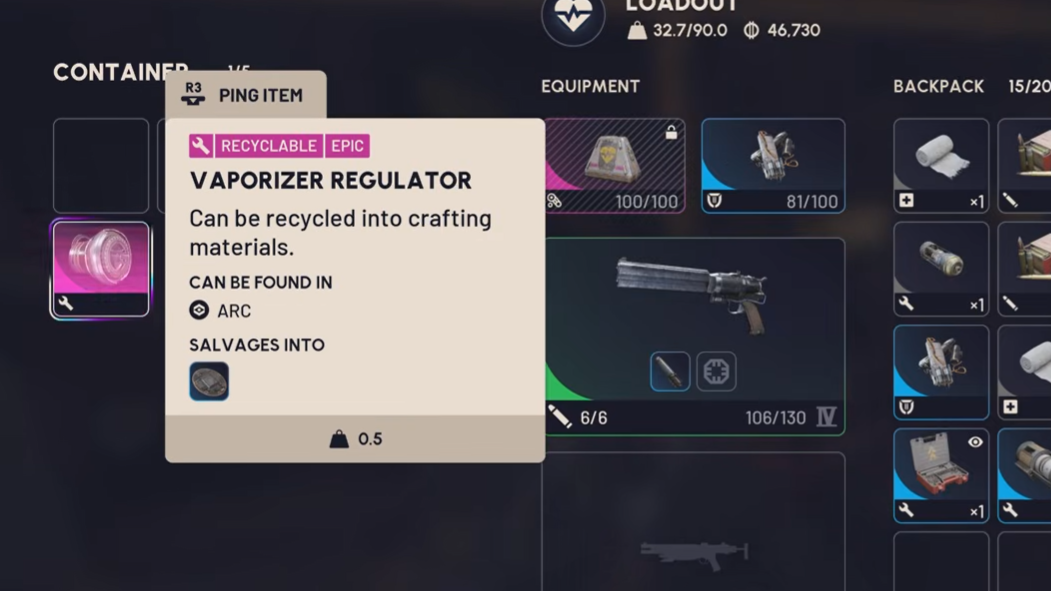Select the empty second weapon slot
This screenshot has height=591, width=1051.
click(694, 525)
